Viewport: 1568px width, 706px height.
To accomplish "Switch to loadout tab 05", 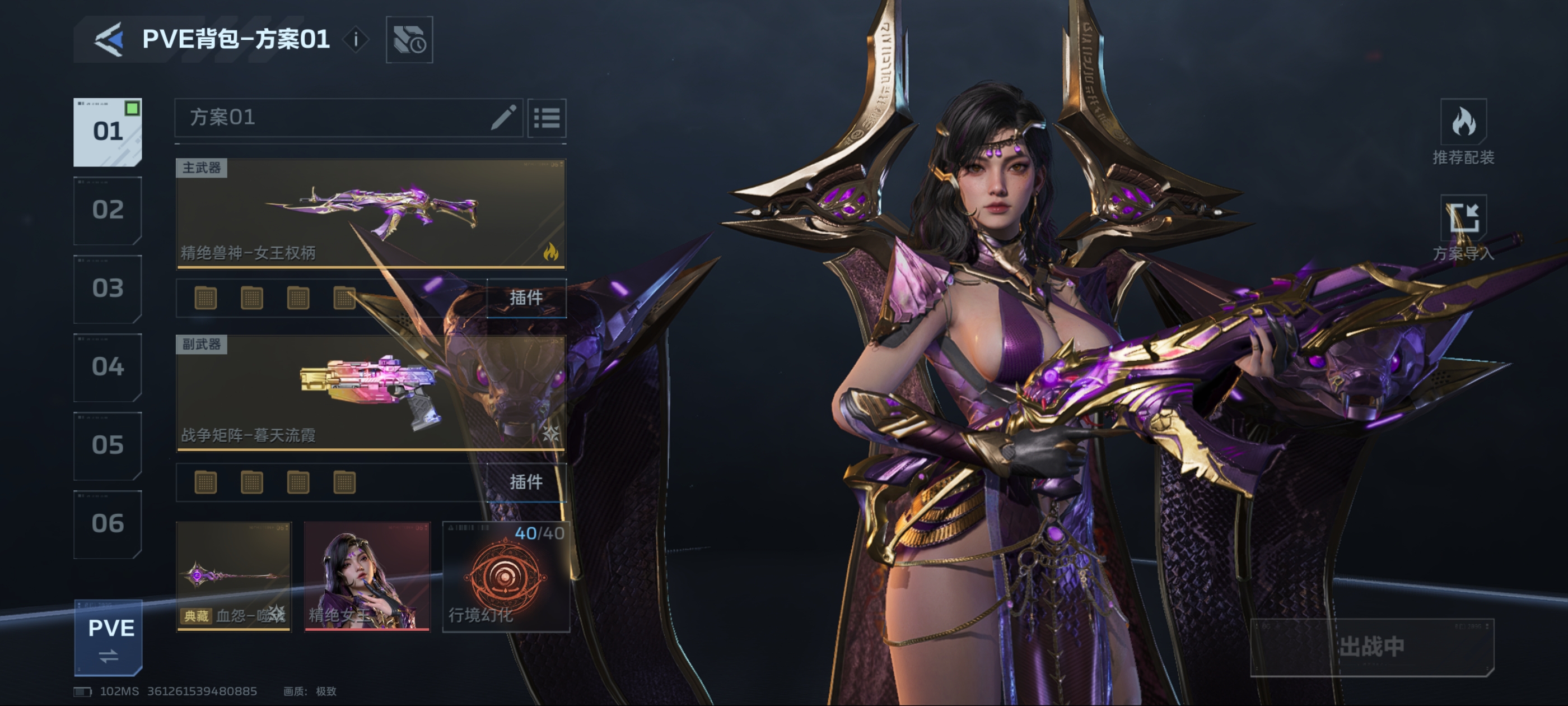I will pyautogui.click(x=108, y=445).
